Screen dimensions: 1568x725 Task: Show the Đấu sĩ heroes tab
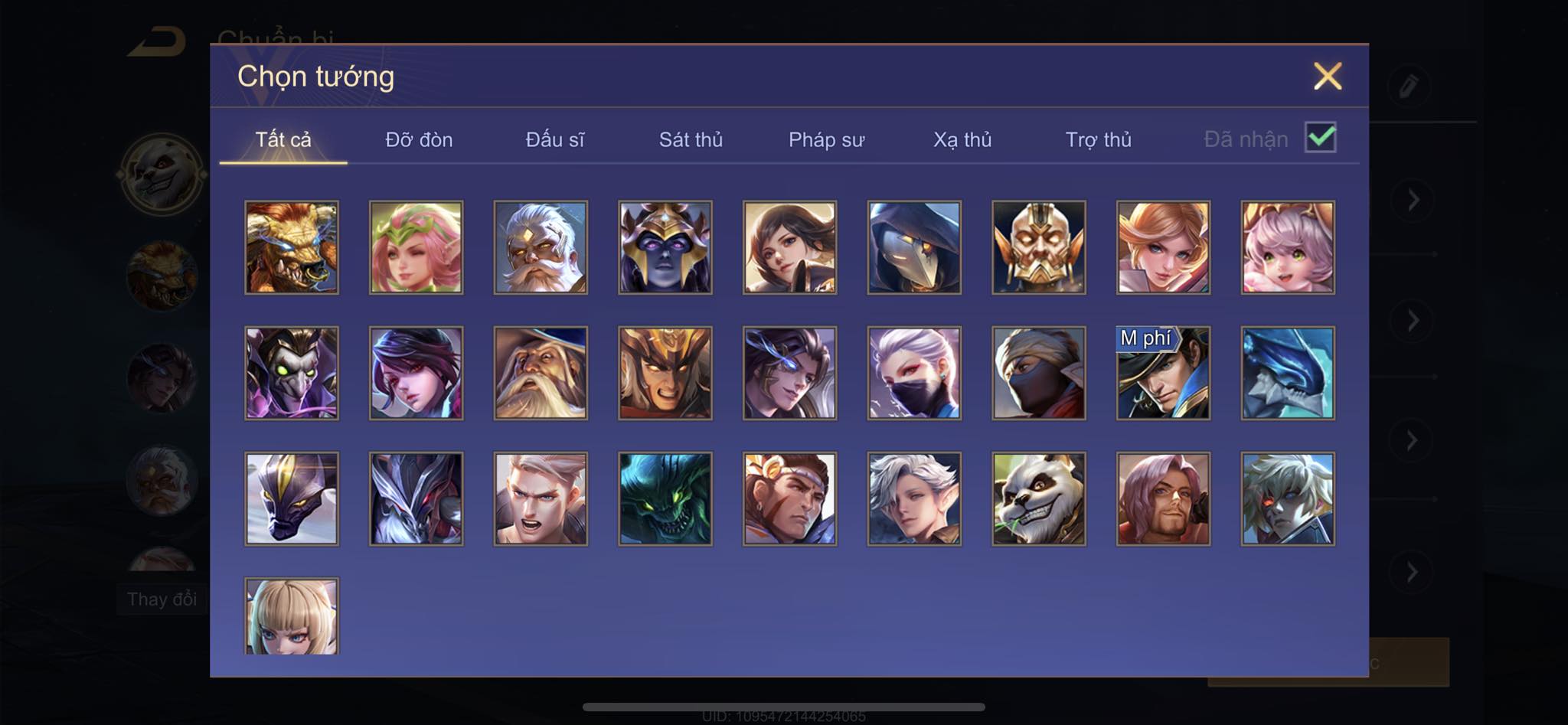[x=555, y=140]
